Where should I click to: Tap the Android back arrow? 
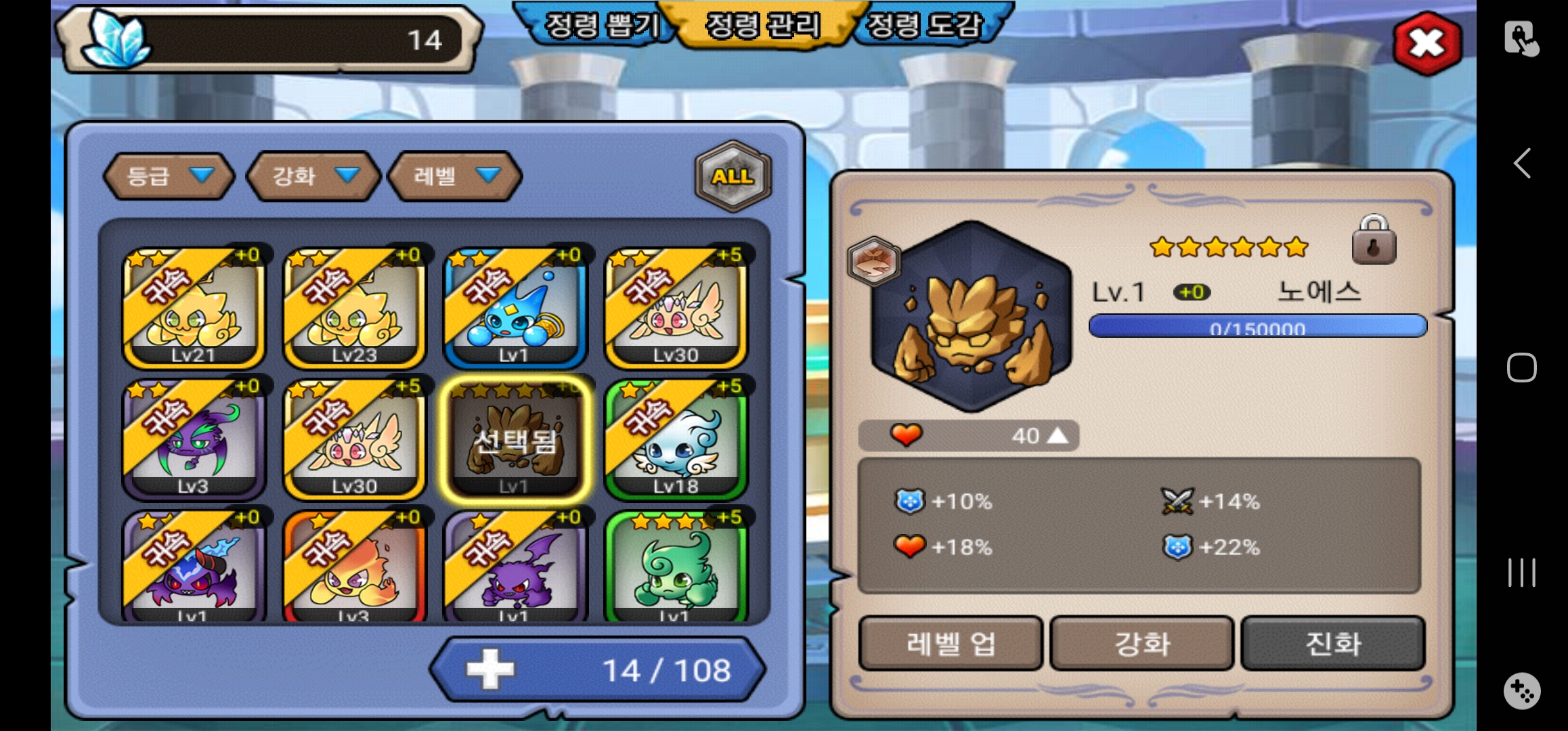click(x=1522, y=163)
